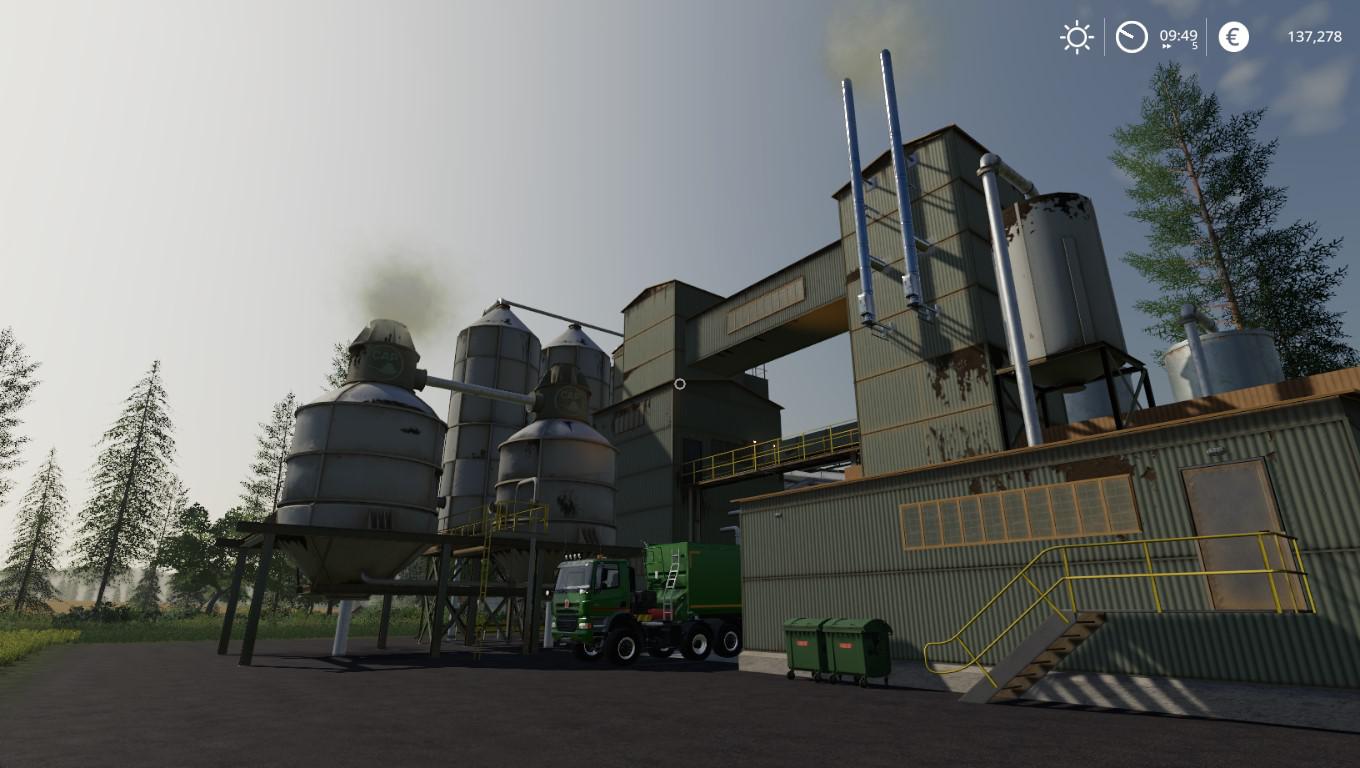The image size is (1360, 768).
Task: Click the fast-forward time arrows
Action: click(x=1168, y=46)
